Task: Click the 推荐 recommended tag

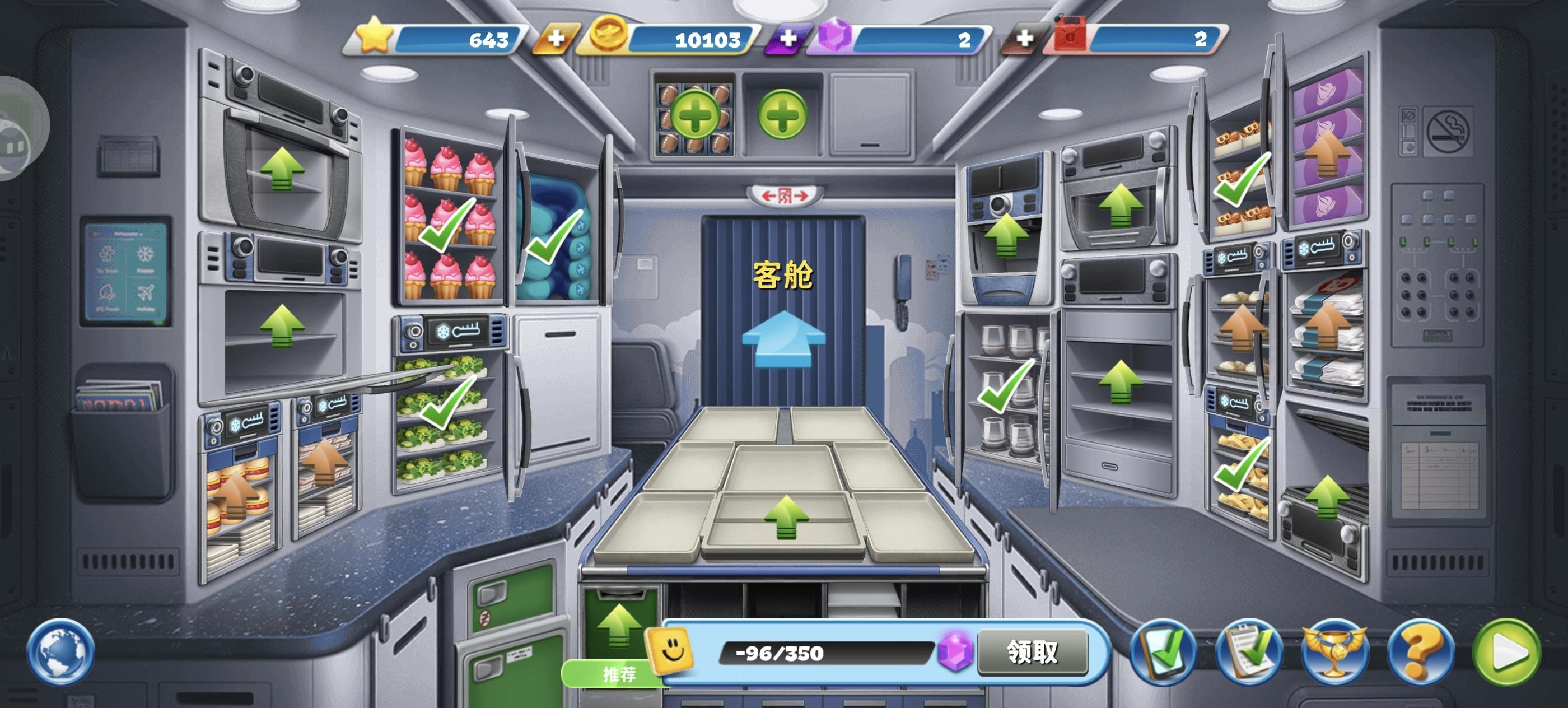Action: 619,674
